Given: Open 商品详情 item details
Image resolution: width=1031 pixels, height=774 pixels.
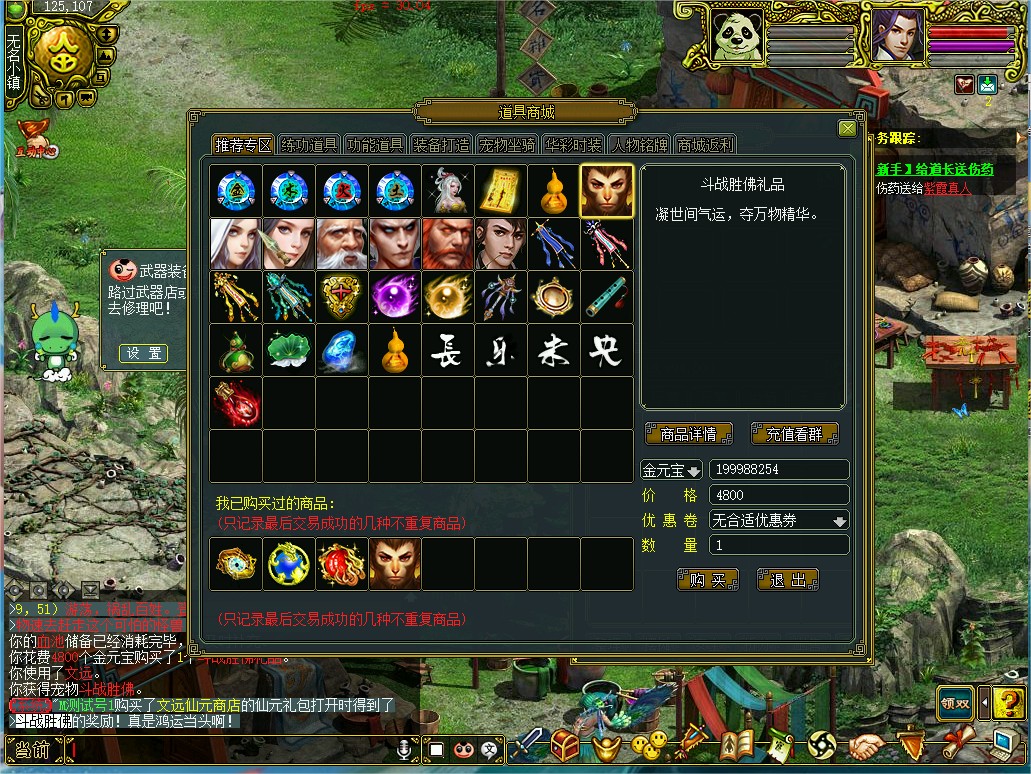Looking at the screenshot, I should [x=689, y=434].
